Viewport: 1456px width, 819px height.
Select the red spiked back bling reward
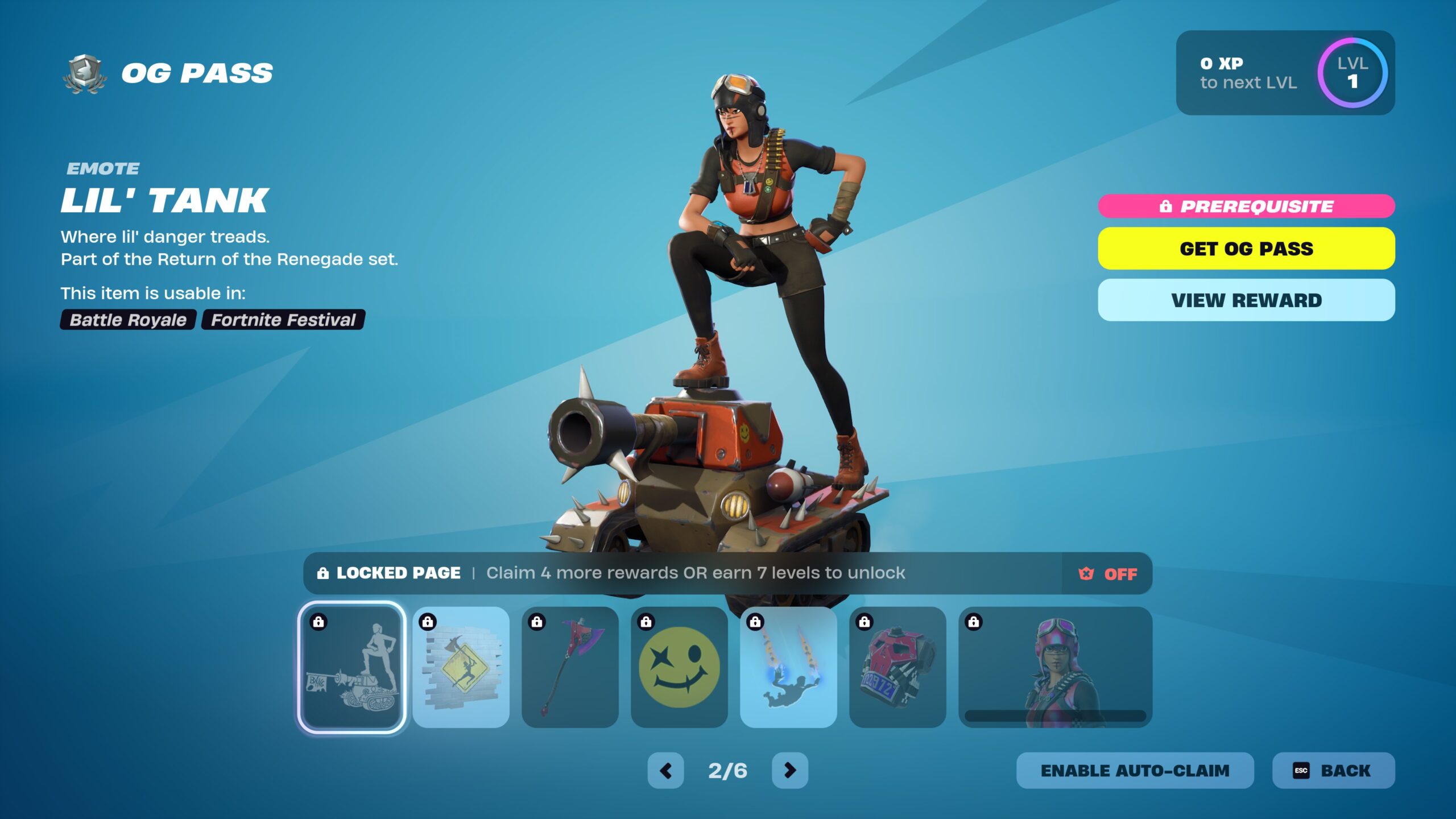pyautogui.click(x=897, y=667)
